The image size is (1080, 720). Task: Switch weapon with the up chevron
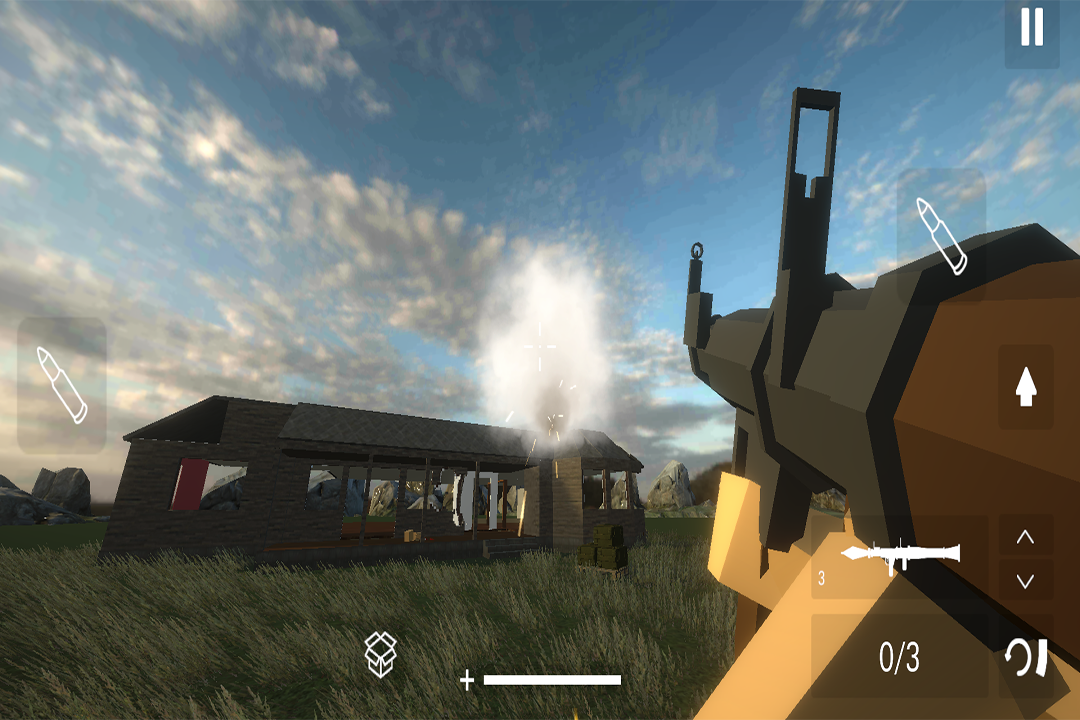pos(1025,537)
